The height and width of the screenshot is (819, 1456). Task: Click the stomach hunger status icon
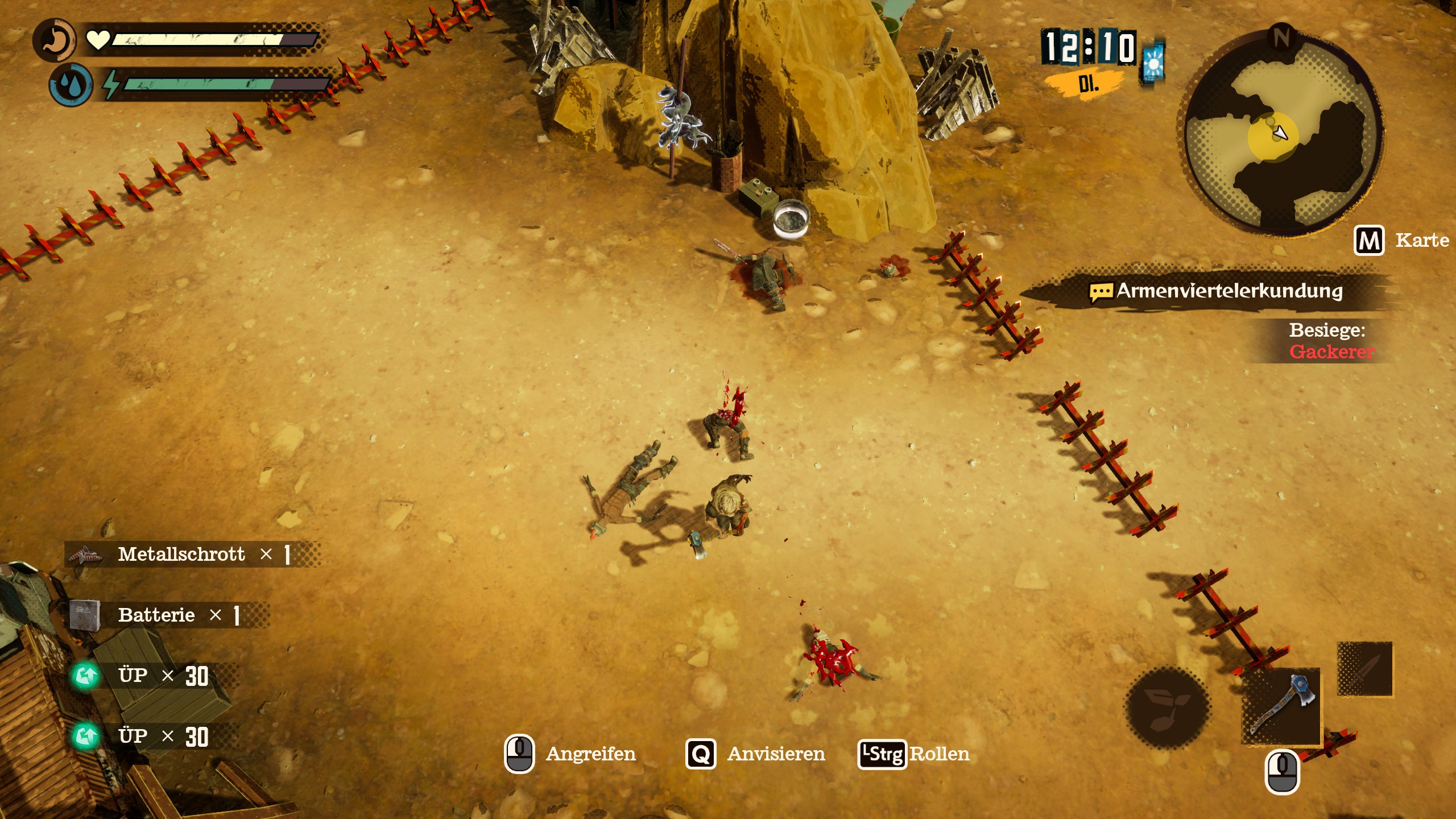point(55,40)
